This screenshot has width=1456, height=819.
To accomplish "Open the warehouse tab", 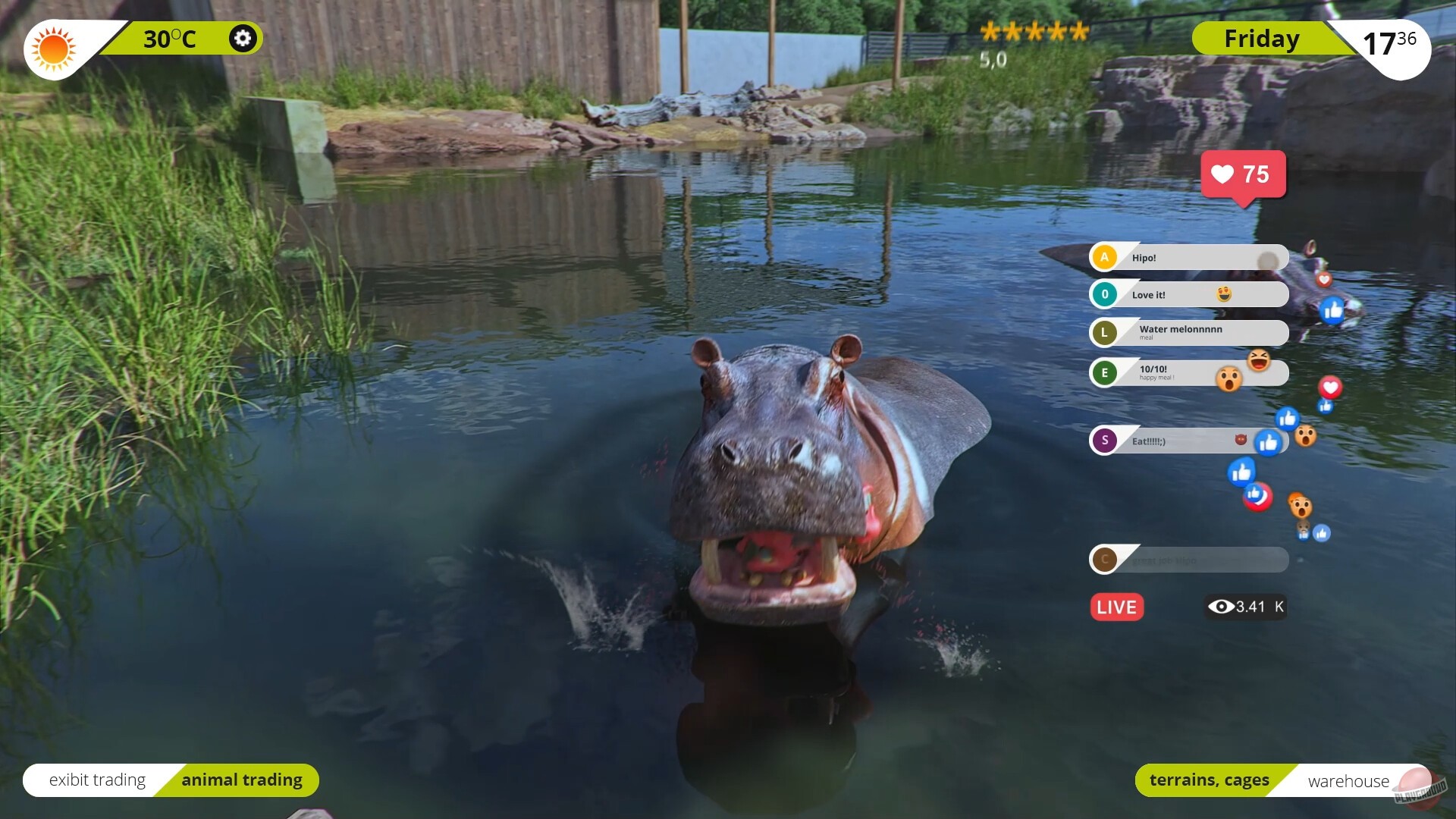I will click(x=1348, y=780).
